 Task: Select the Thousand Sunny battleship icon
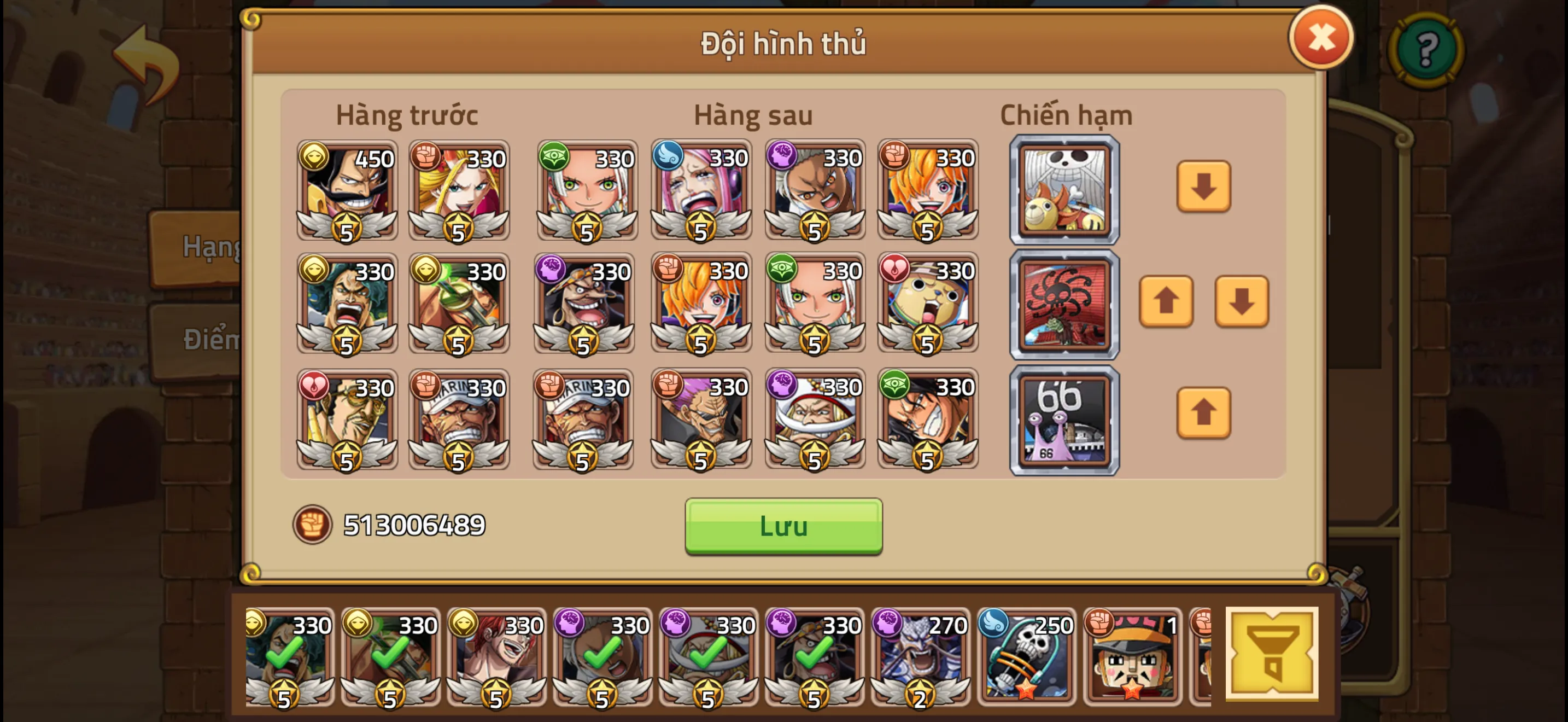point(1064,190)
